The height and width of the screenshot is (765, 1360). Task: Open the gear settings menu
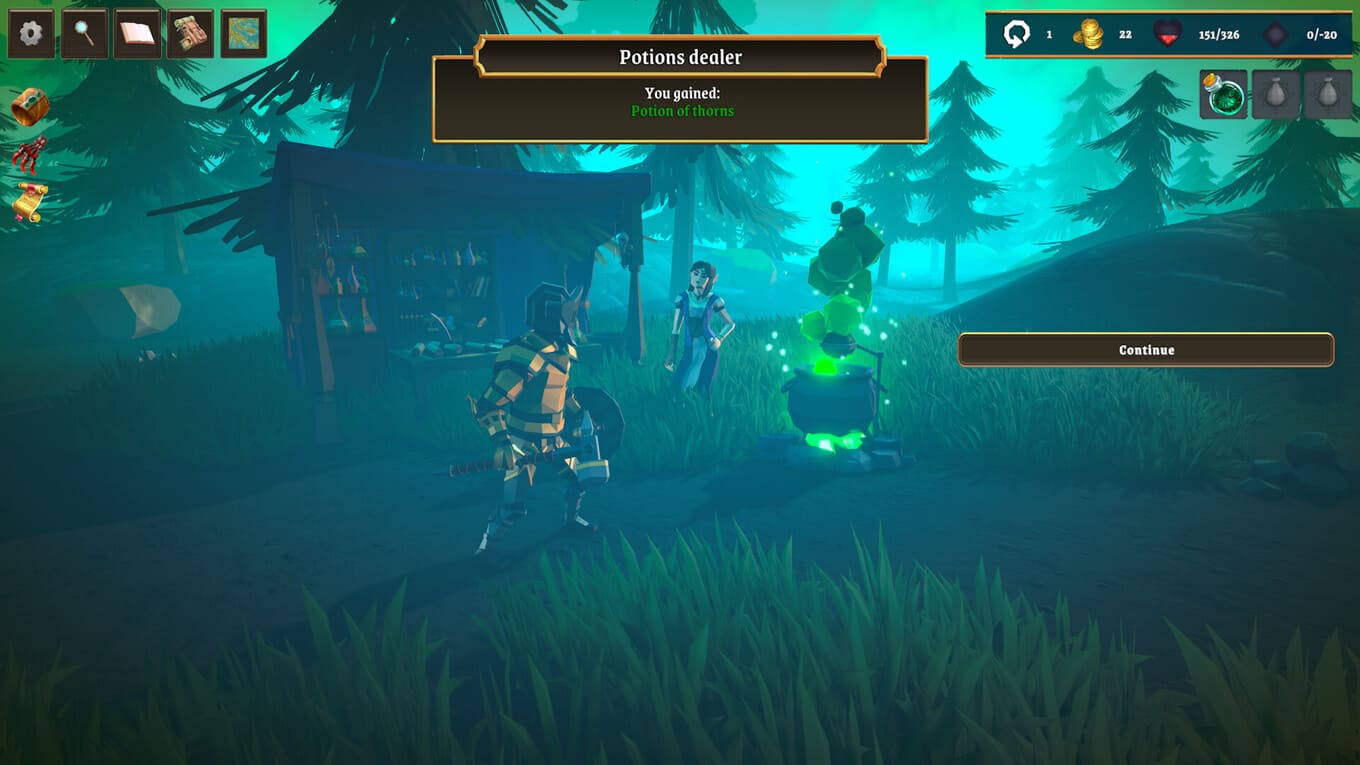pyautogui.click(x=31, y=34)
